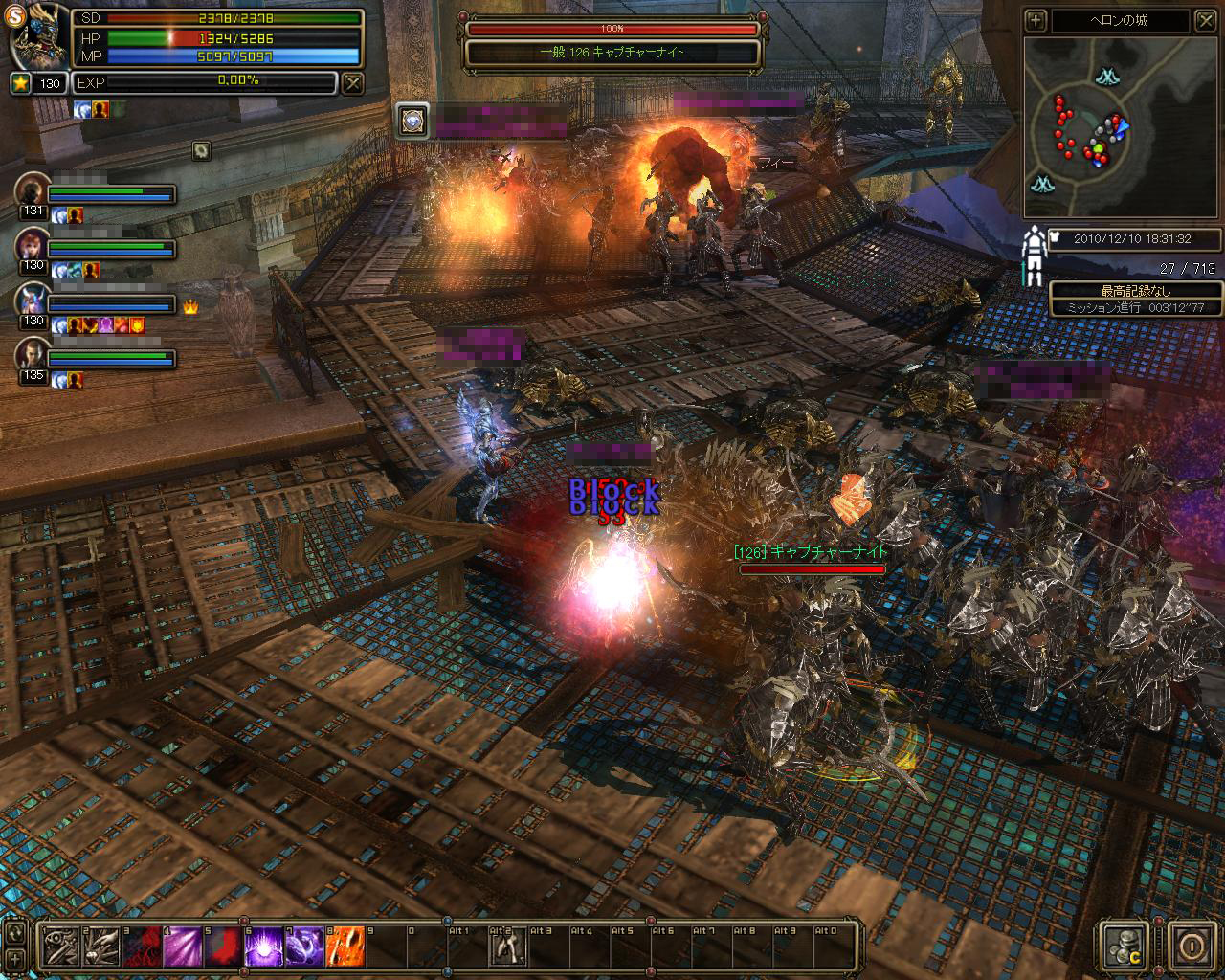Close the minimap panel
This screenshot has height=980, width=1225.
[1204, 20]
